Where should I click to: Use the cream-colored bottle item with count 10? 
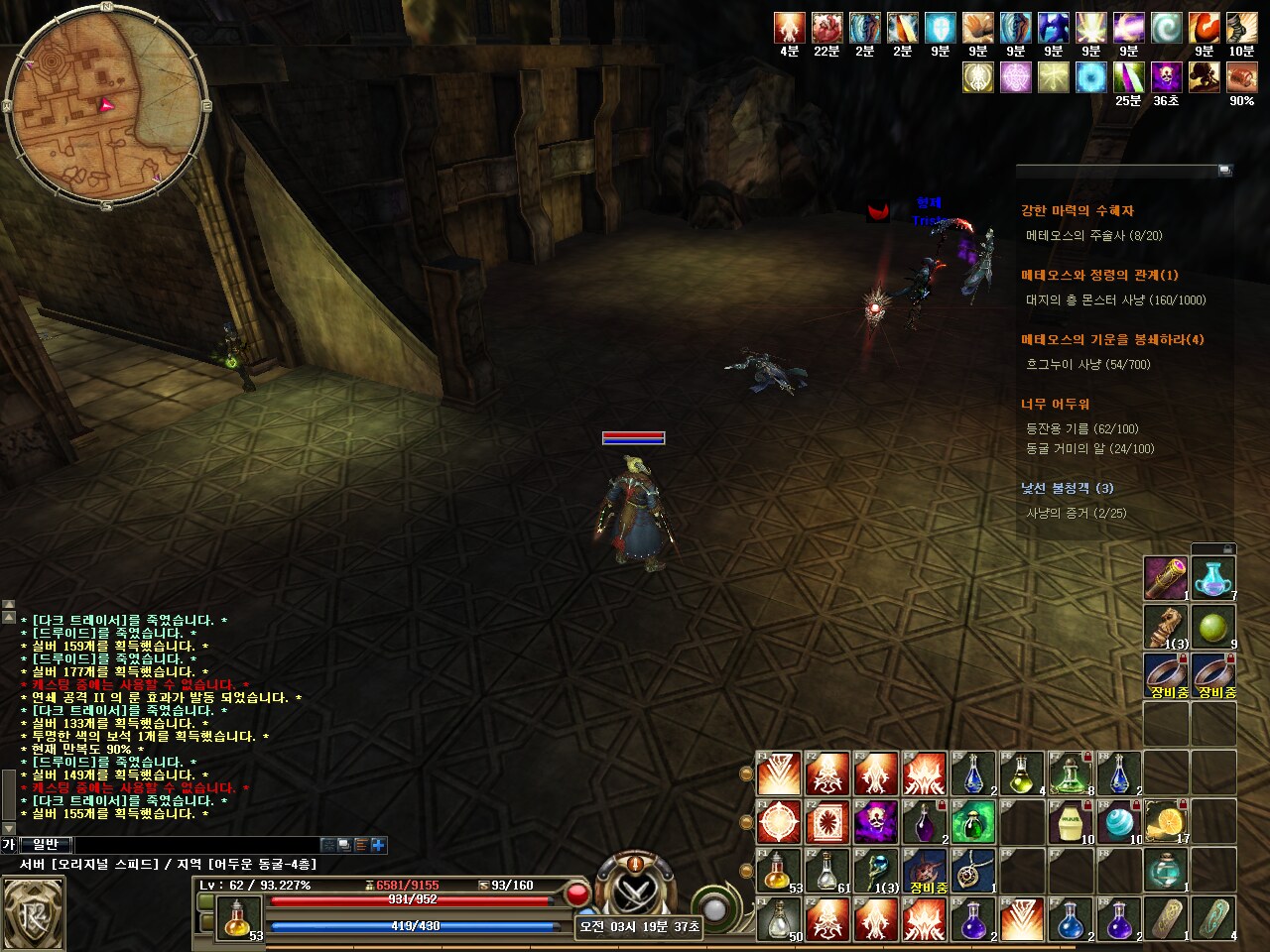[1070, 822]
